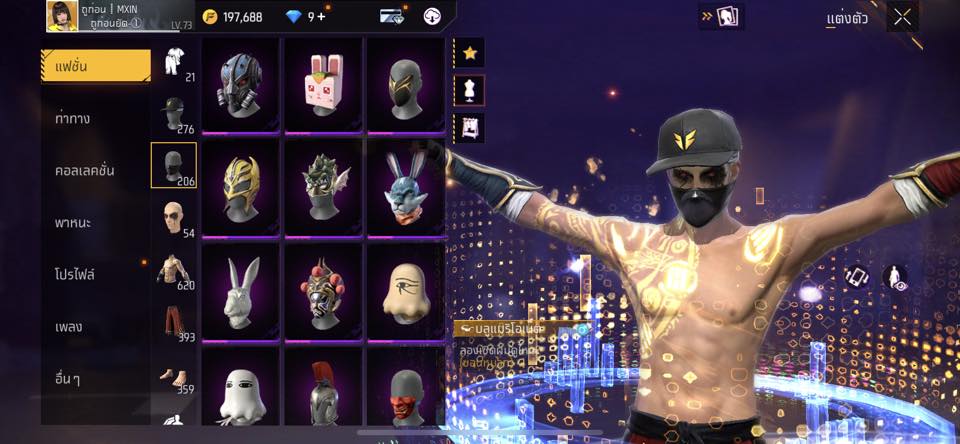Switch to the แฟชั่น tab
Image resolution: width=960 pixels, height=444 pixels.
point(95,66)
